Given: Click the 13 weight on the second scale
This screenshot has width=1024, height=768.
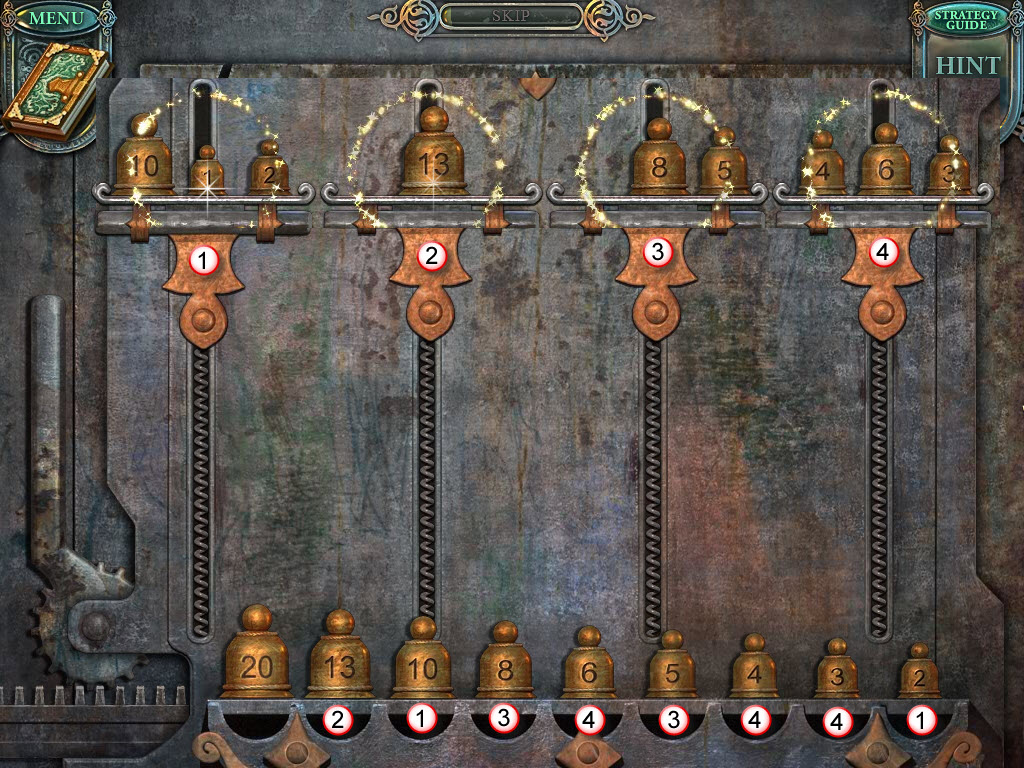Looking at the screenshot, I should 432,158.
